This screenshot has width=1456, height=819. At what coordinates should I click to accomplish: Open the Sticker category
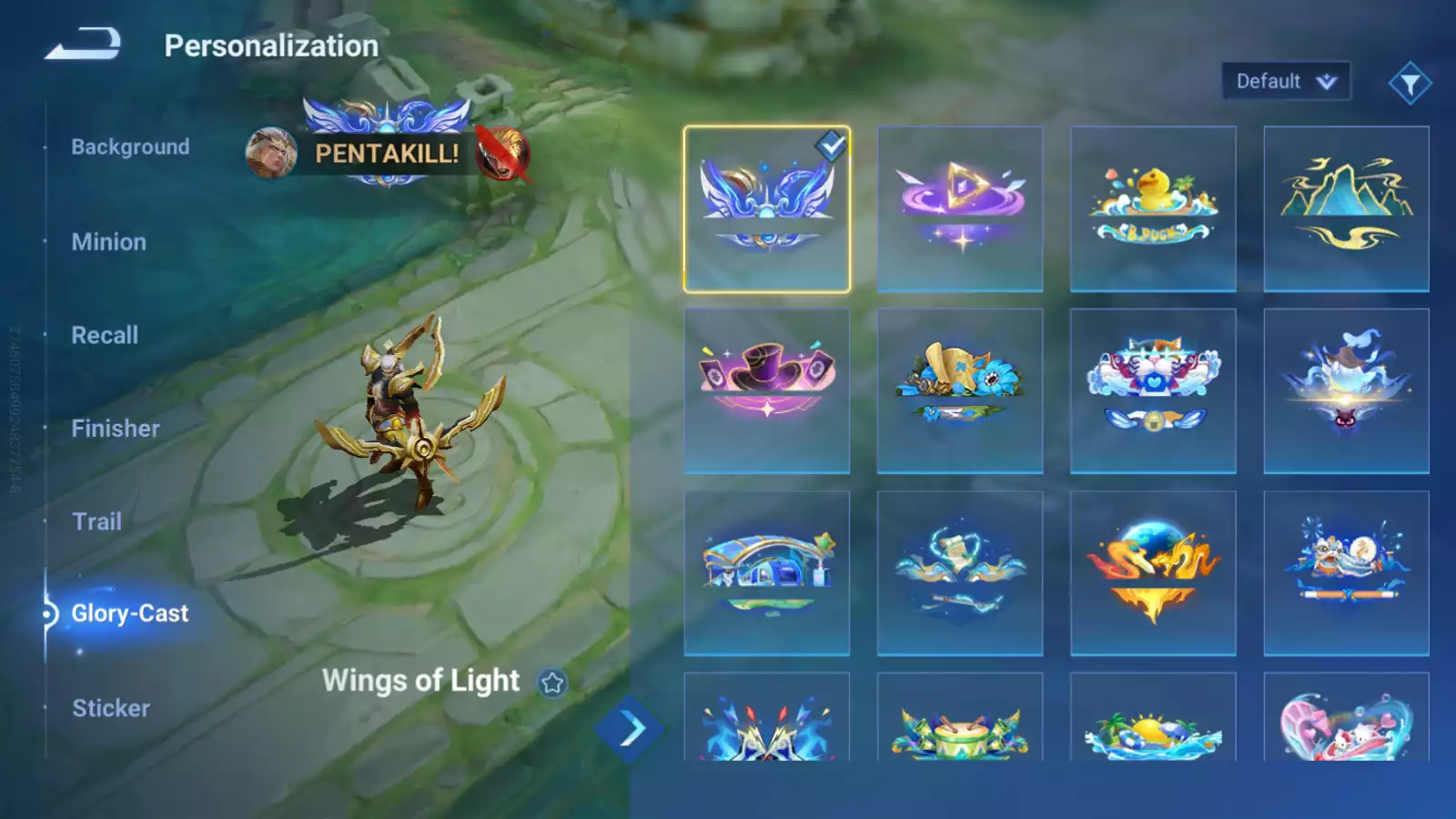(110, 708)
